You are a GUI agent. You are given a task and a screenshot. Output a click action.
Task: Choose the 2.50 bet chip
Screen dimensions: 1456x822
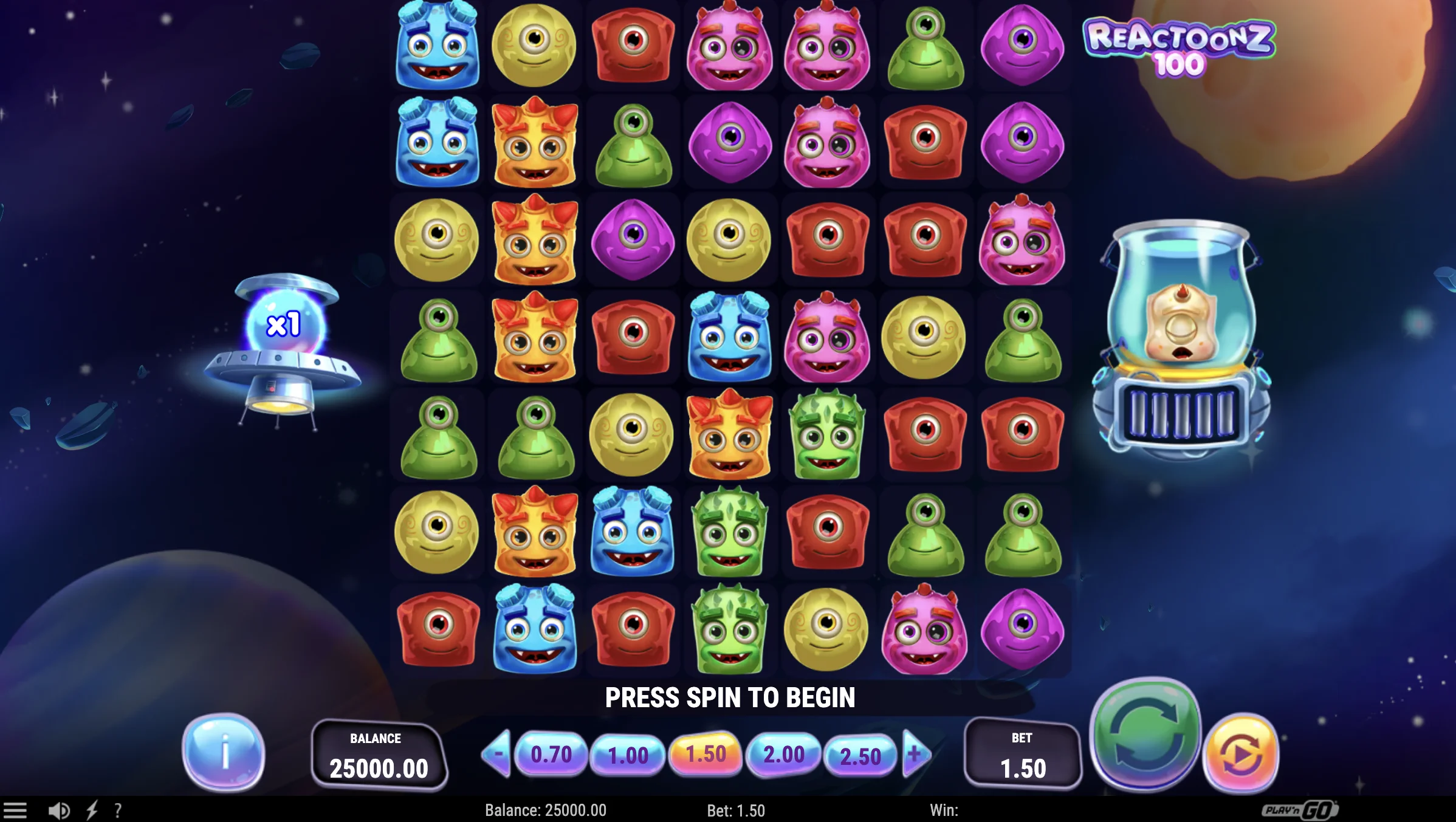coord(860,753)
